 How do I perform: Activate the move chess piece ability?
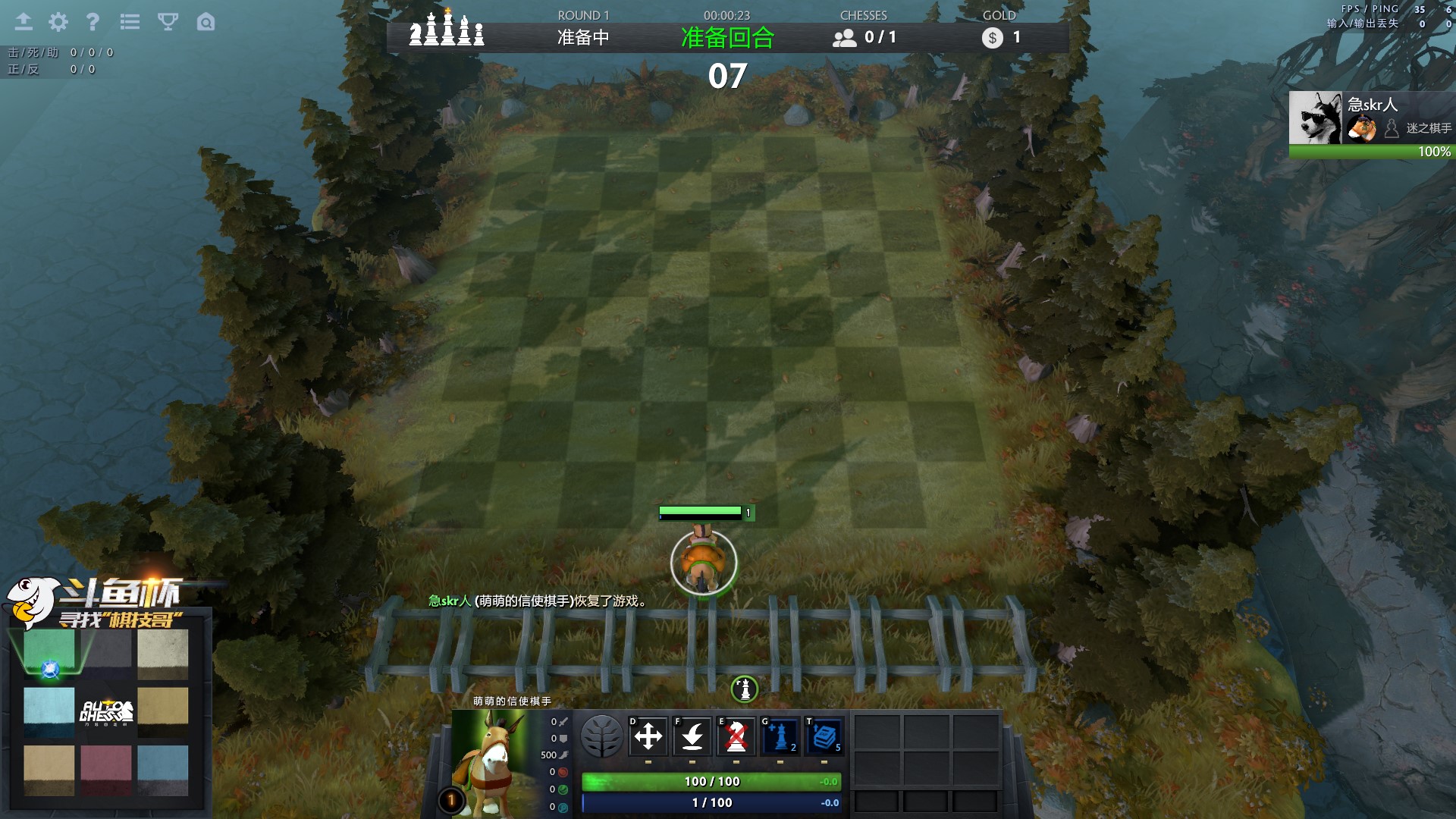(648, 736)
